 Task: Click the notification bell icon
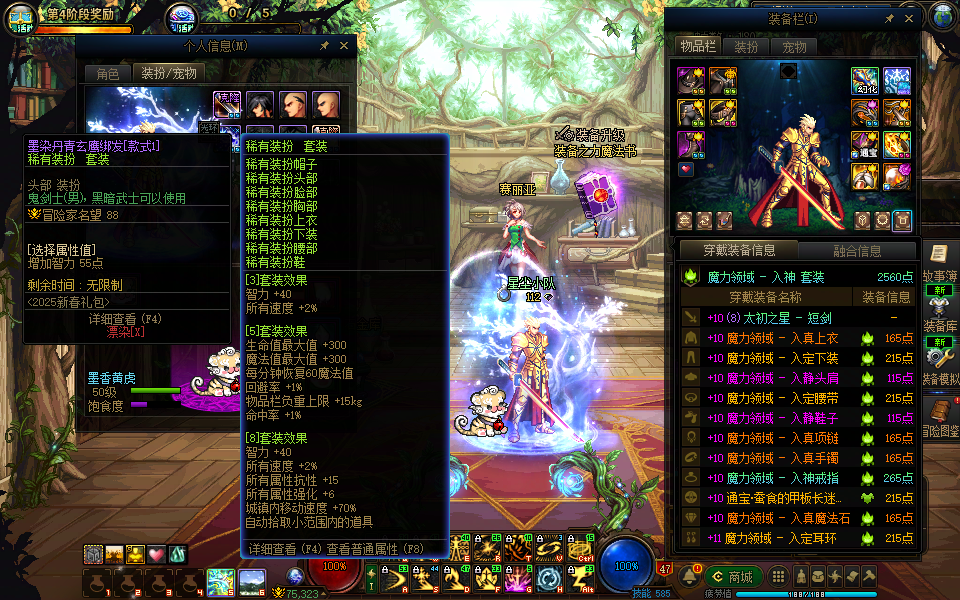click(x=690, y=577)
